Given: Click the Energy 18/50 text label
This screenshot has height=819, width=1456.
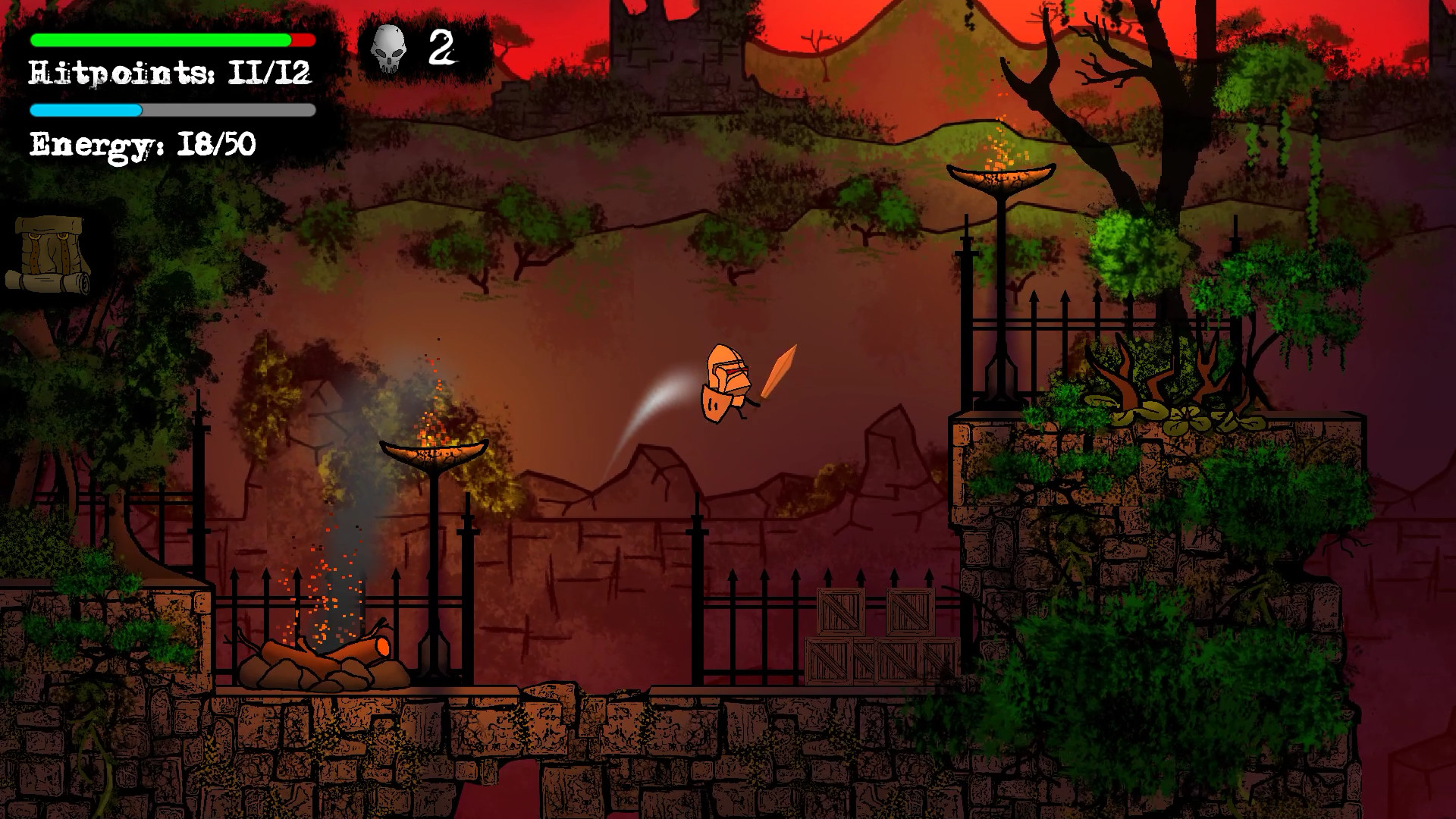Looking at the screenshot, I should (140, 140).
